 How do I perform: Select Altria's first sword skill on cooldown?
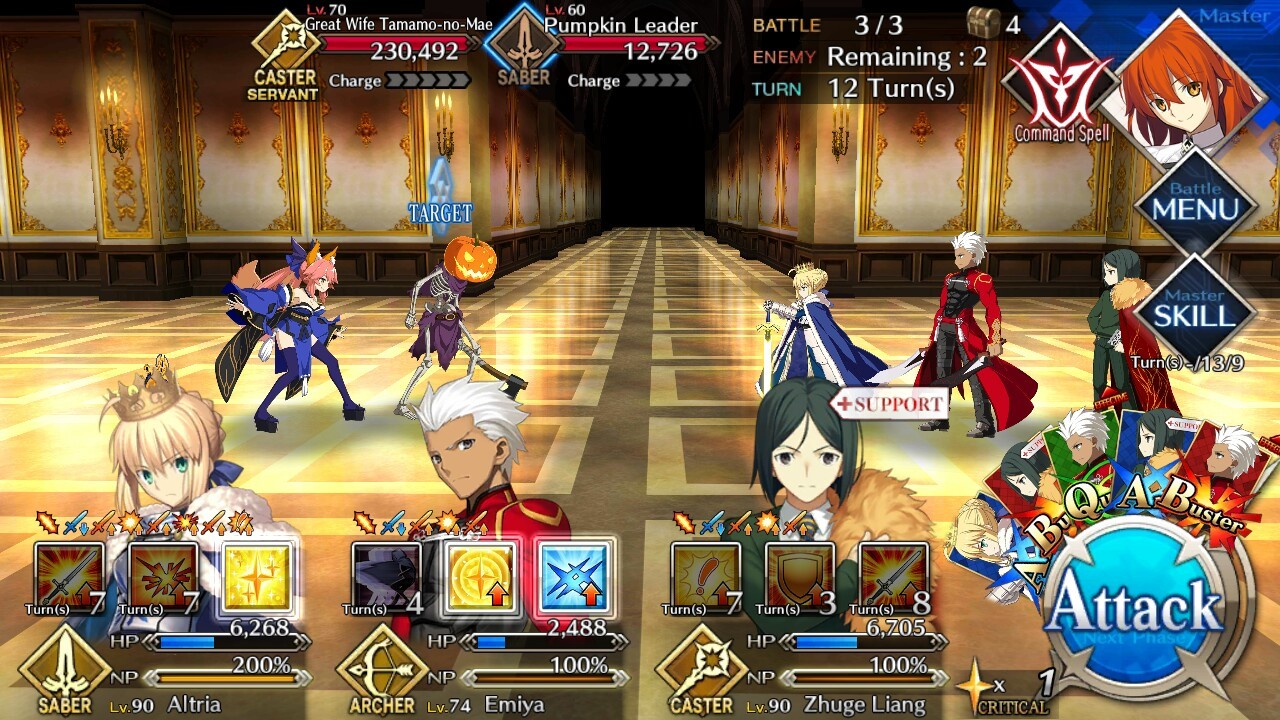coord(70,577)
